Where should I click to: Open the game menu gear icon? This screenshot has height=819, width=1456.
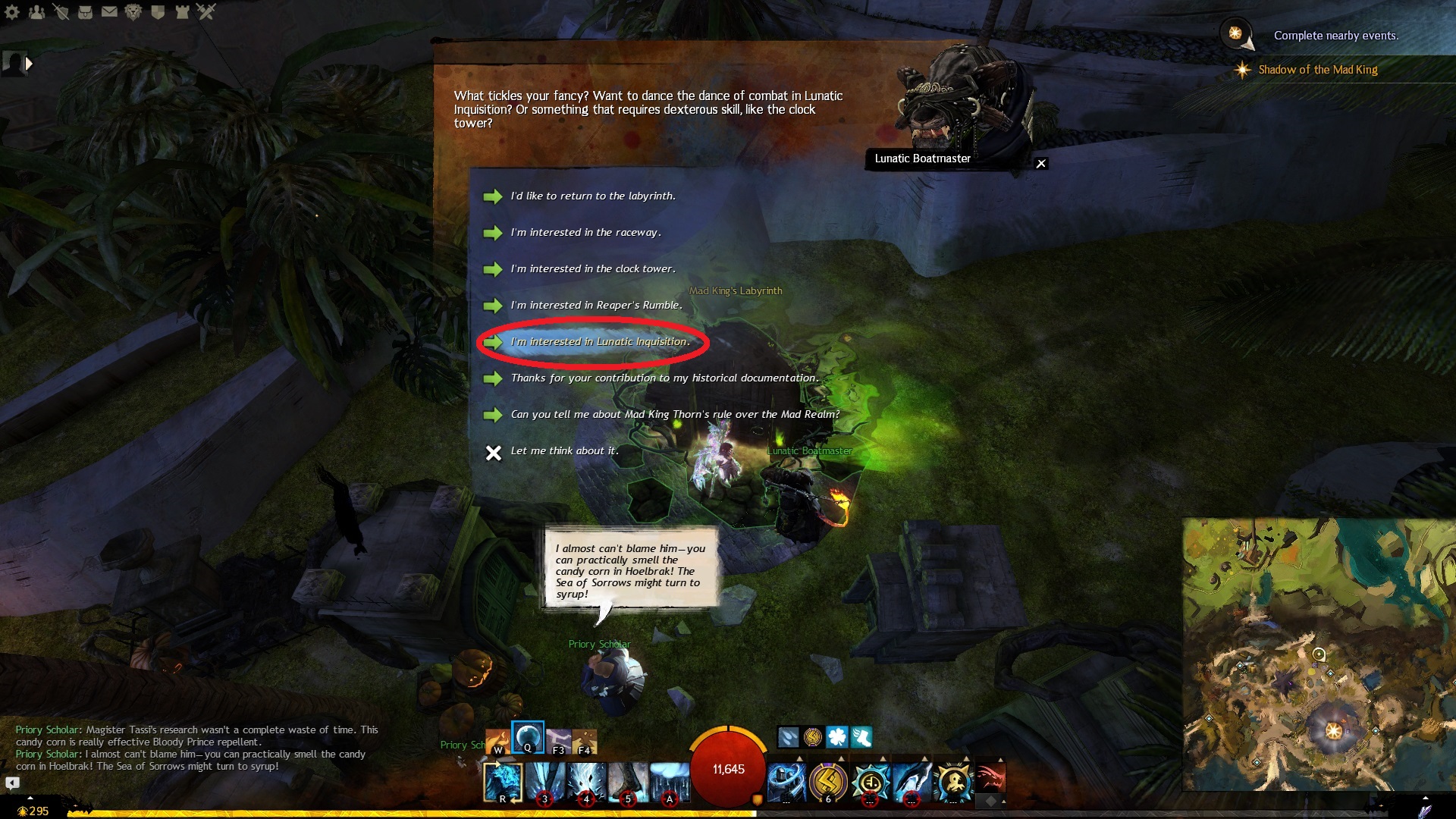click(13, 12)
